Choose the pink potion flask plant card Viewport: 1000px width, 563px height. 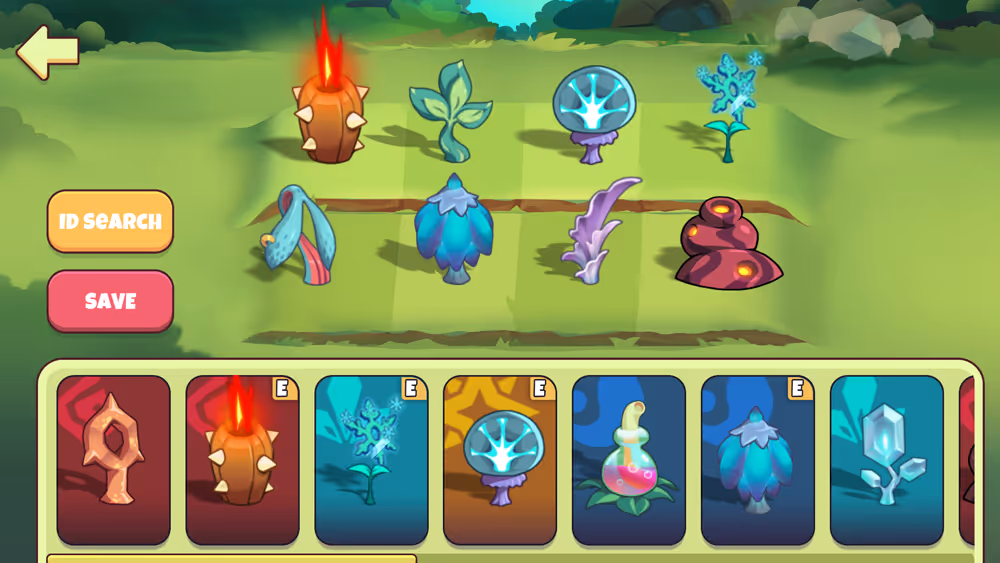click(629, 460)
